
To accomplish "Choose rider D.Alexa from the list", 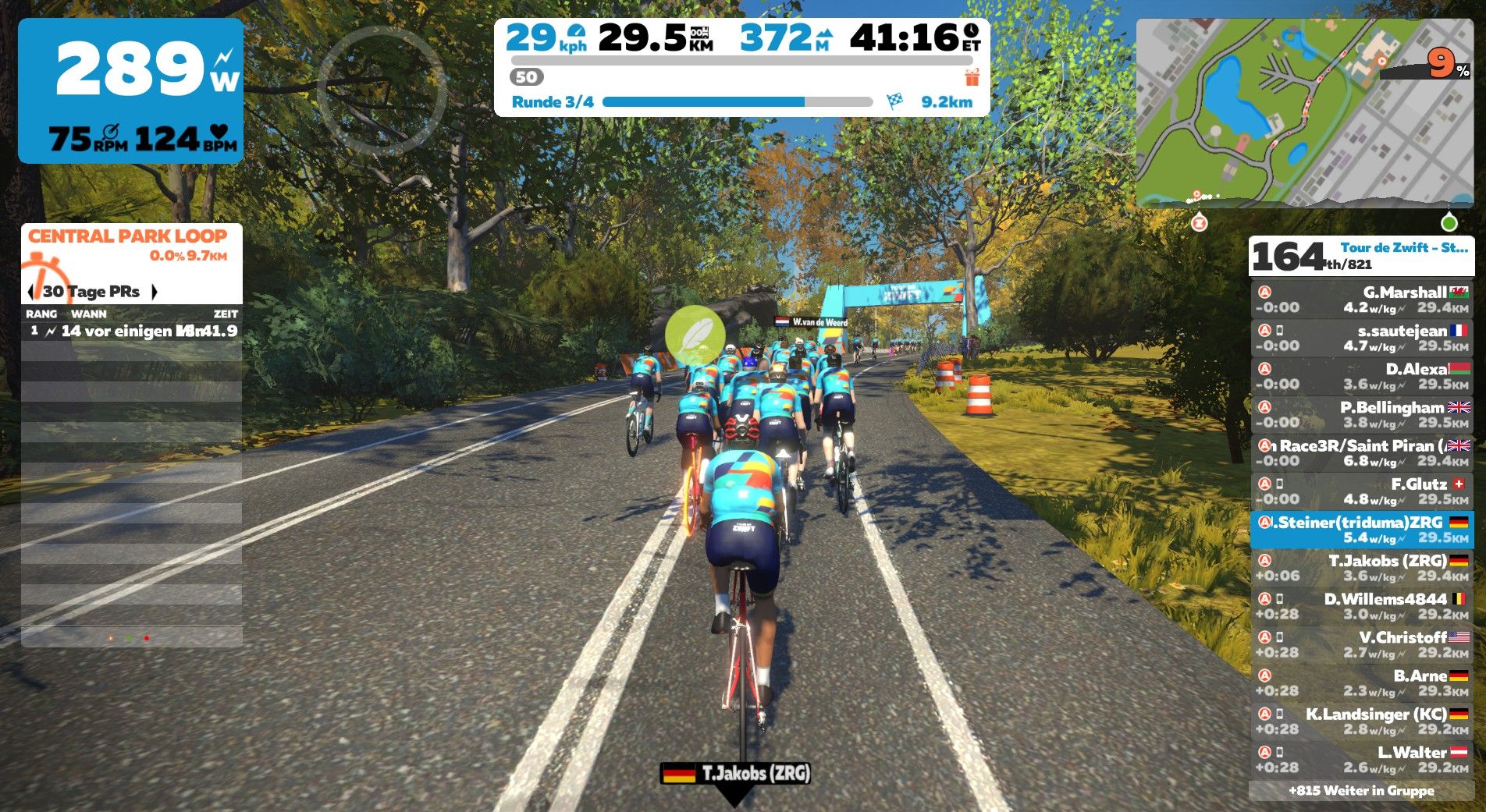I will point(1361,376).
